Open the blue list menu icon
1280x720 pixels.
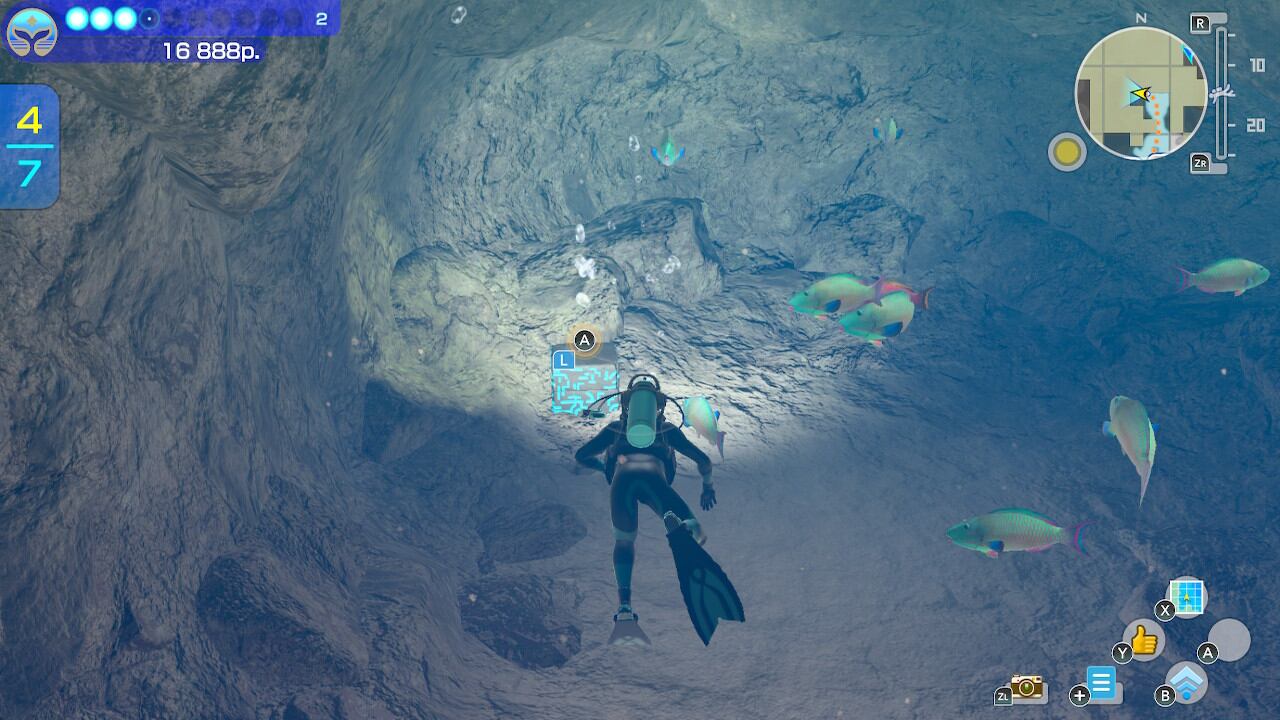coord(1101,684)
